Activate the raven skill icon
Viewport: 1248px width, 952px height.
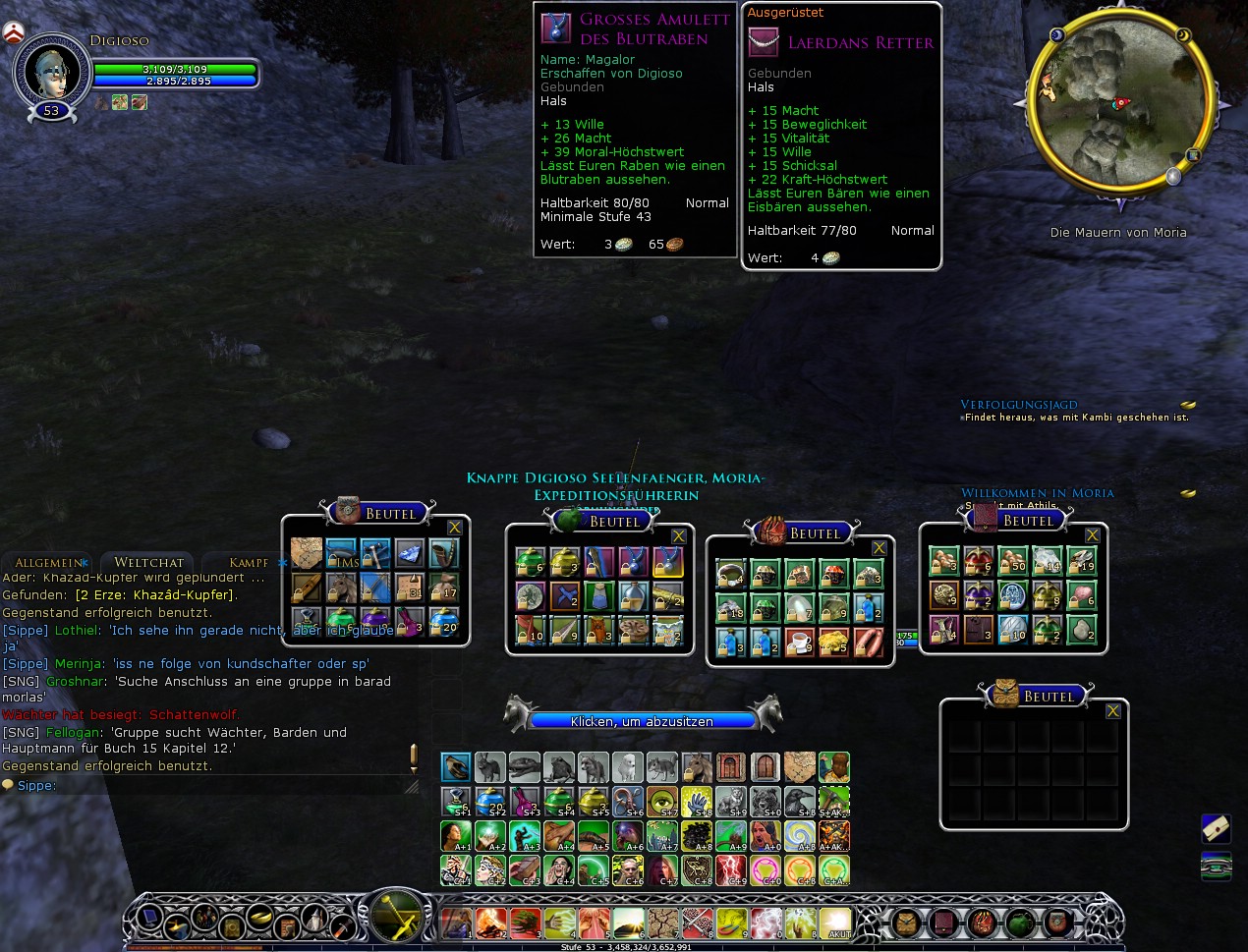point(799,802)
